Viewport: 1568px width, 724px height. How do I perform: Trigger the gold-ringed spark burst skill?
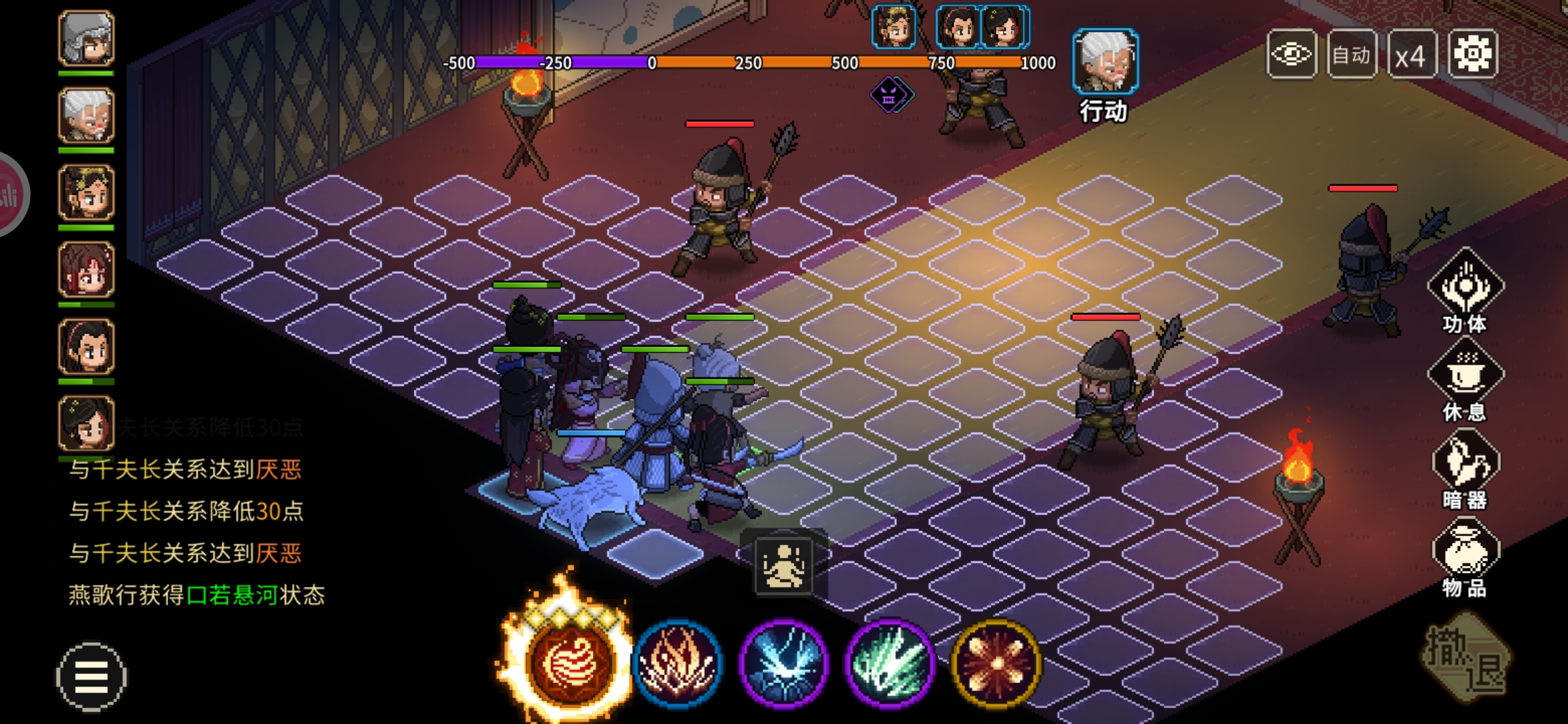point(996,663)
